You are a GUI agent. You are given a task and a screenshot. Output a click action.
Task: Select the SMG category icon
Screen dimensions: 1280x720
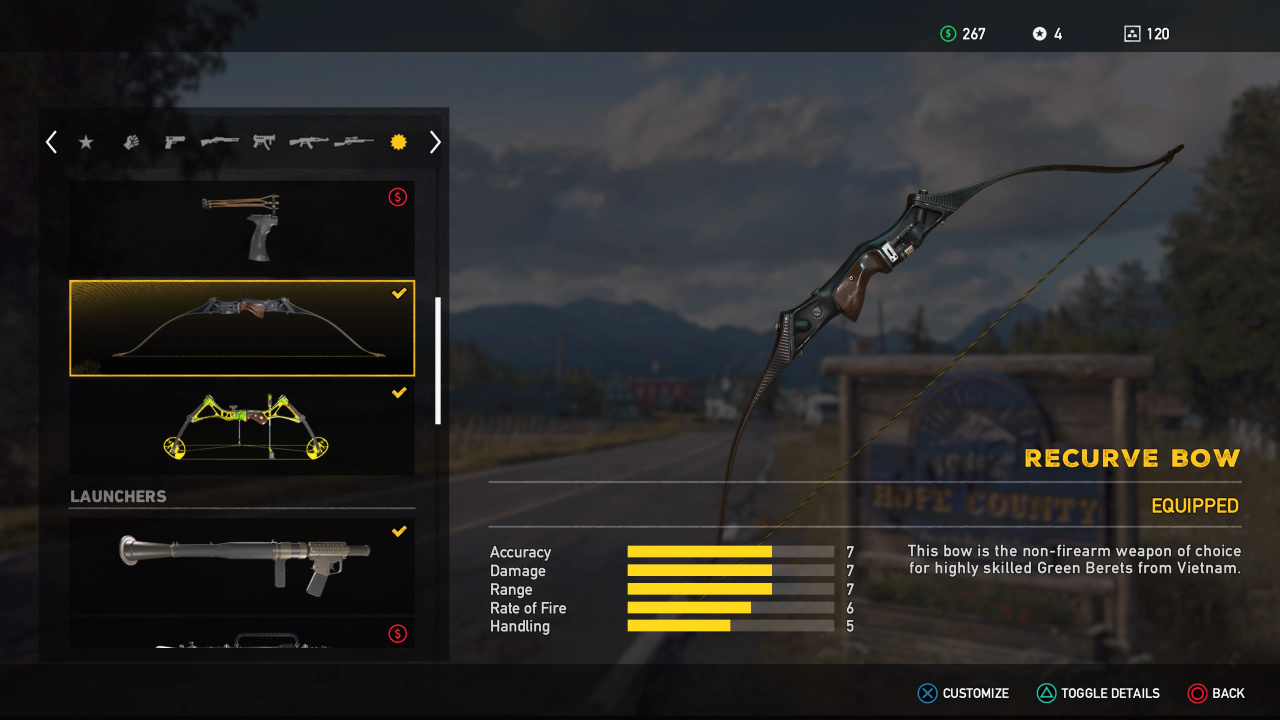click(263, 142)
